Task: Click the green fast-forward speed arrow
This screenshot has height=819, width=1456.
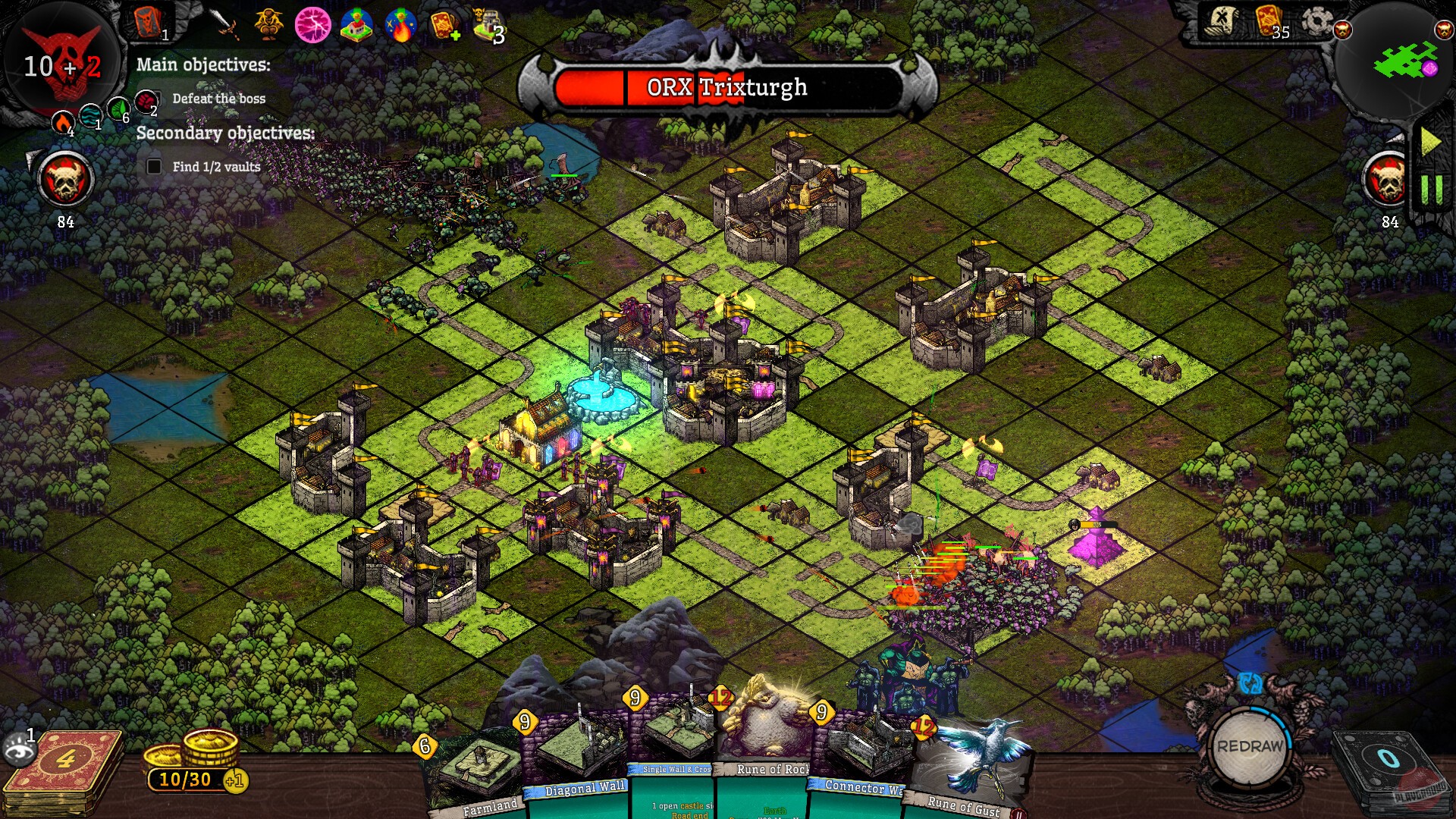Action: 1429,140
